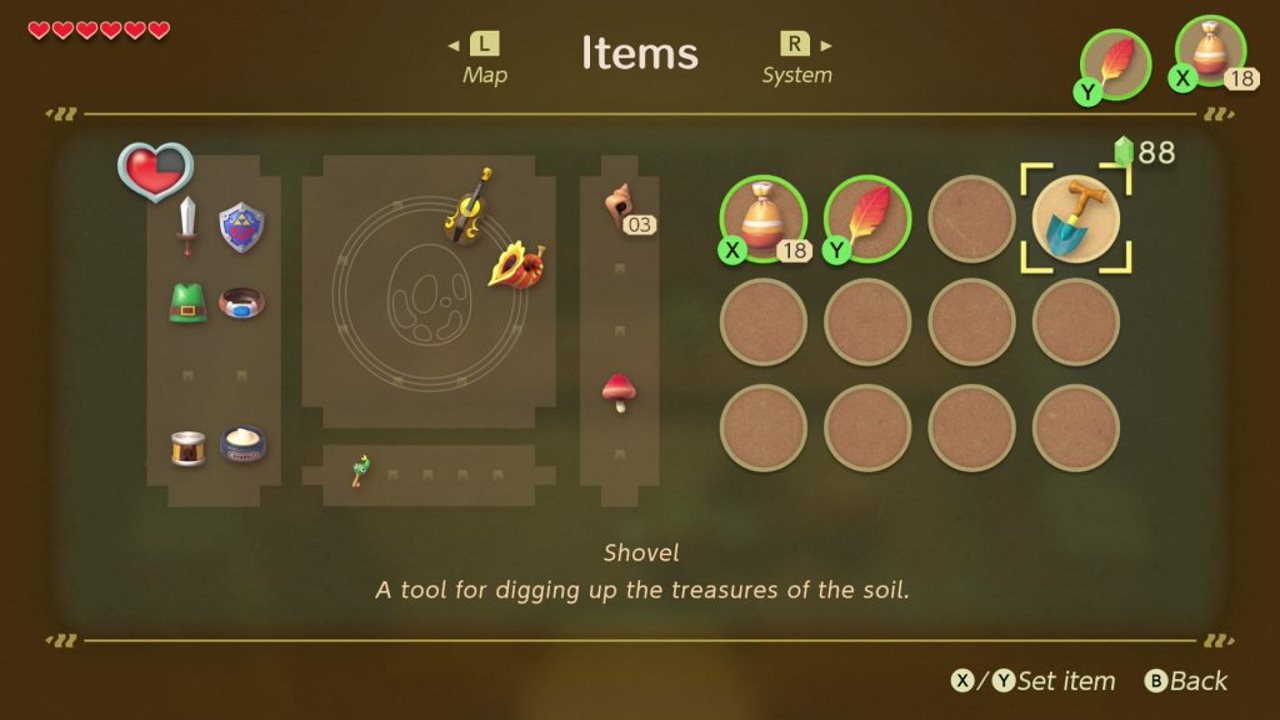Select the heart container at top left

pyautogui.click(x=157, y=172)
